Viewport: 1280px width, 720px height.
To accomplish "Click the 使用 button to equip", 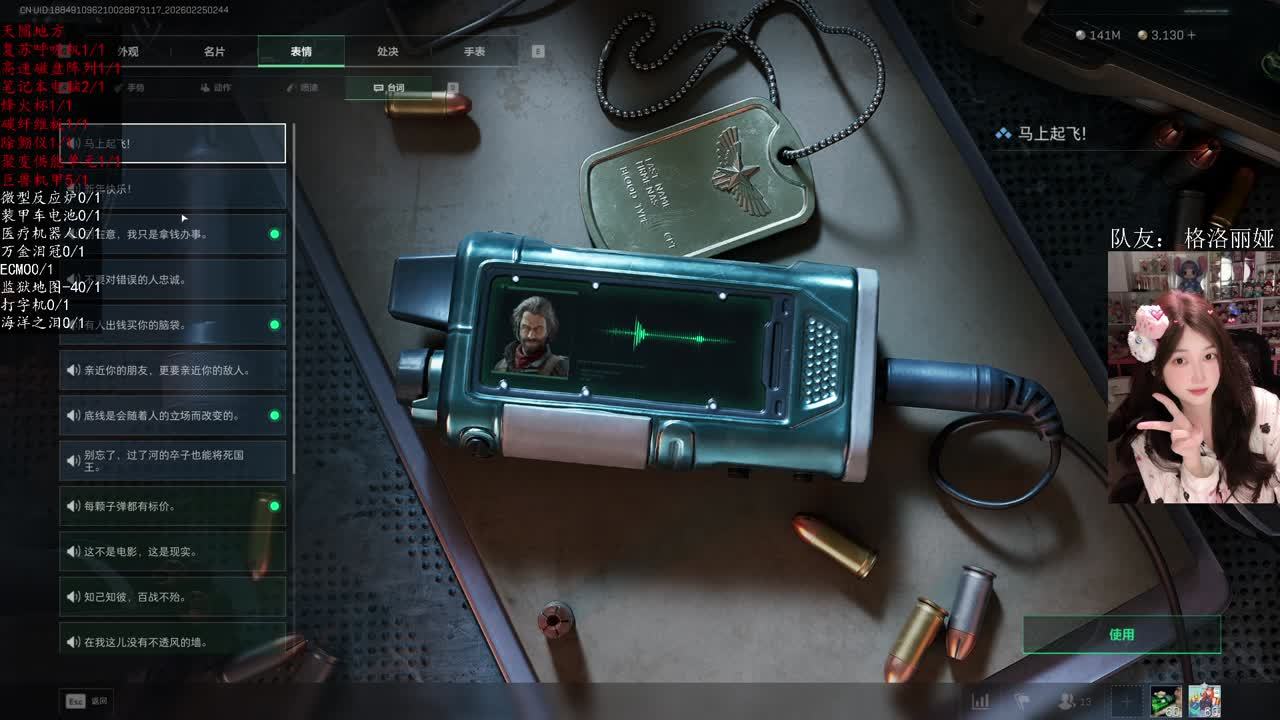I will click(1121, 634).
